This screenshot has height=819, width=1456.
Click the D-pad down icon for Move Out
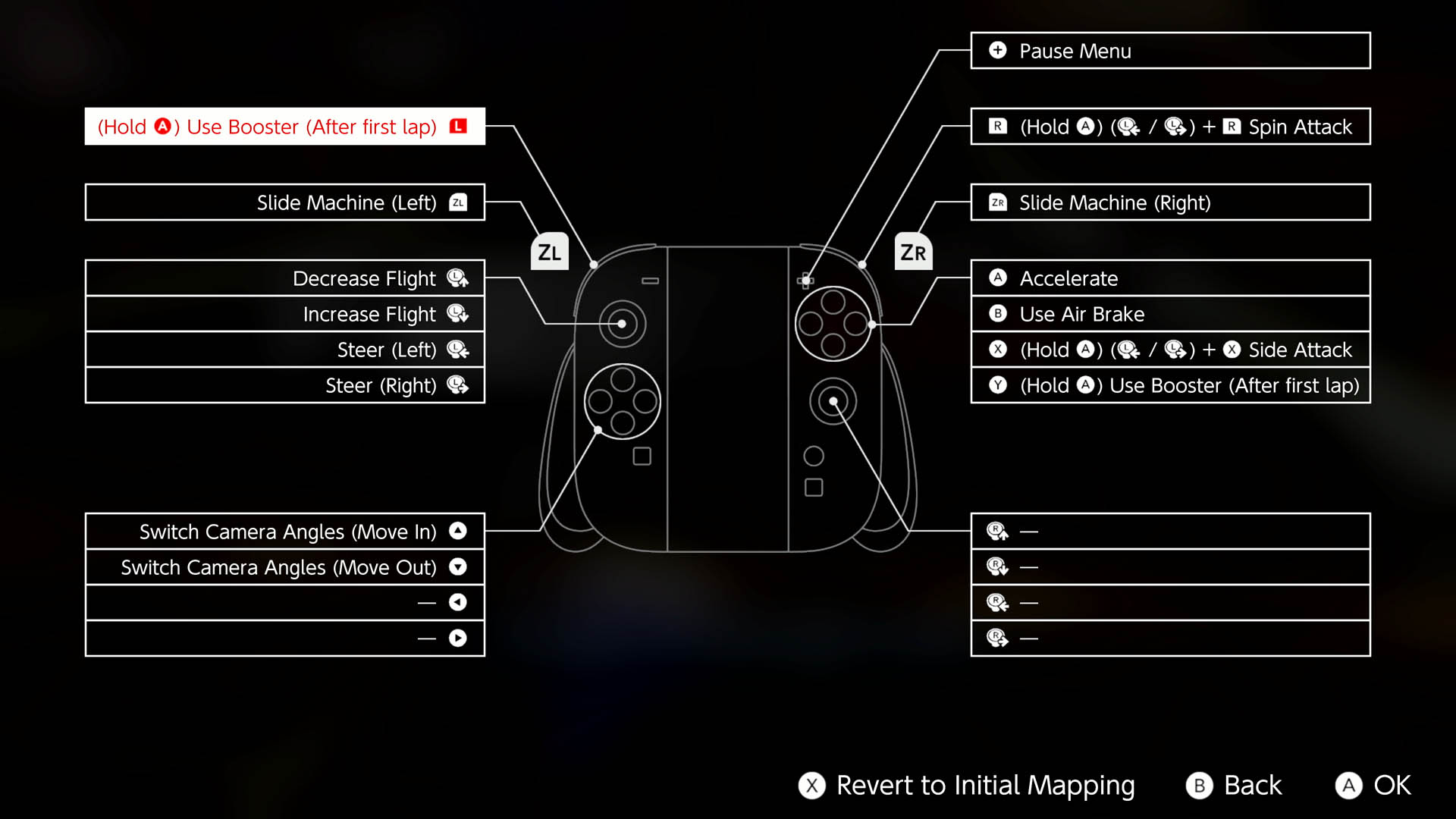tap(457, 567)
